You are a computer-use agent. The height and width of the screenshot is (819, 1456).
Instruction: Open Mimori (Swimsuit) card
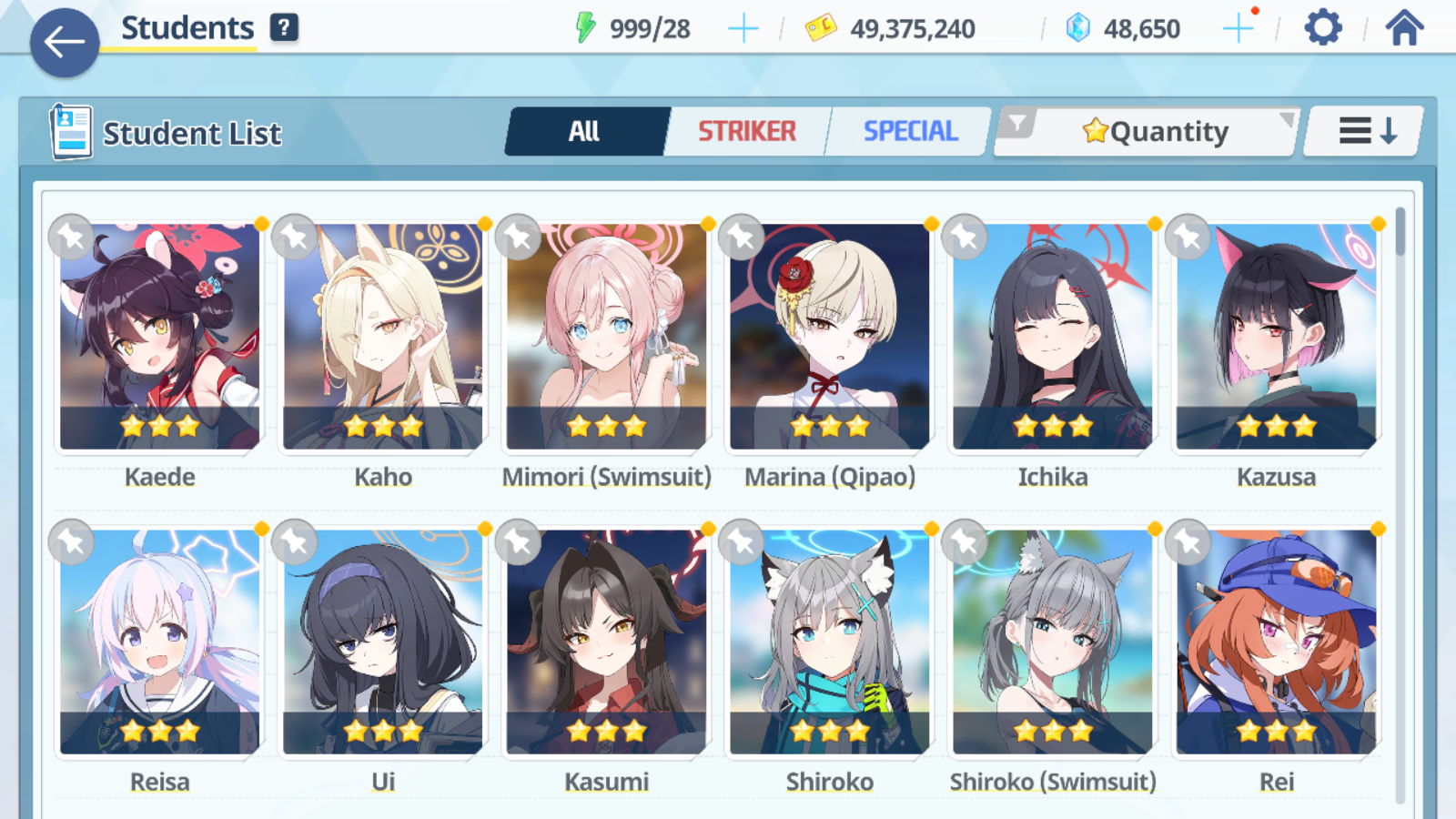(x=606, y=337)
